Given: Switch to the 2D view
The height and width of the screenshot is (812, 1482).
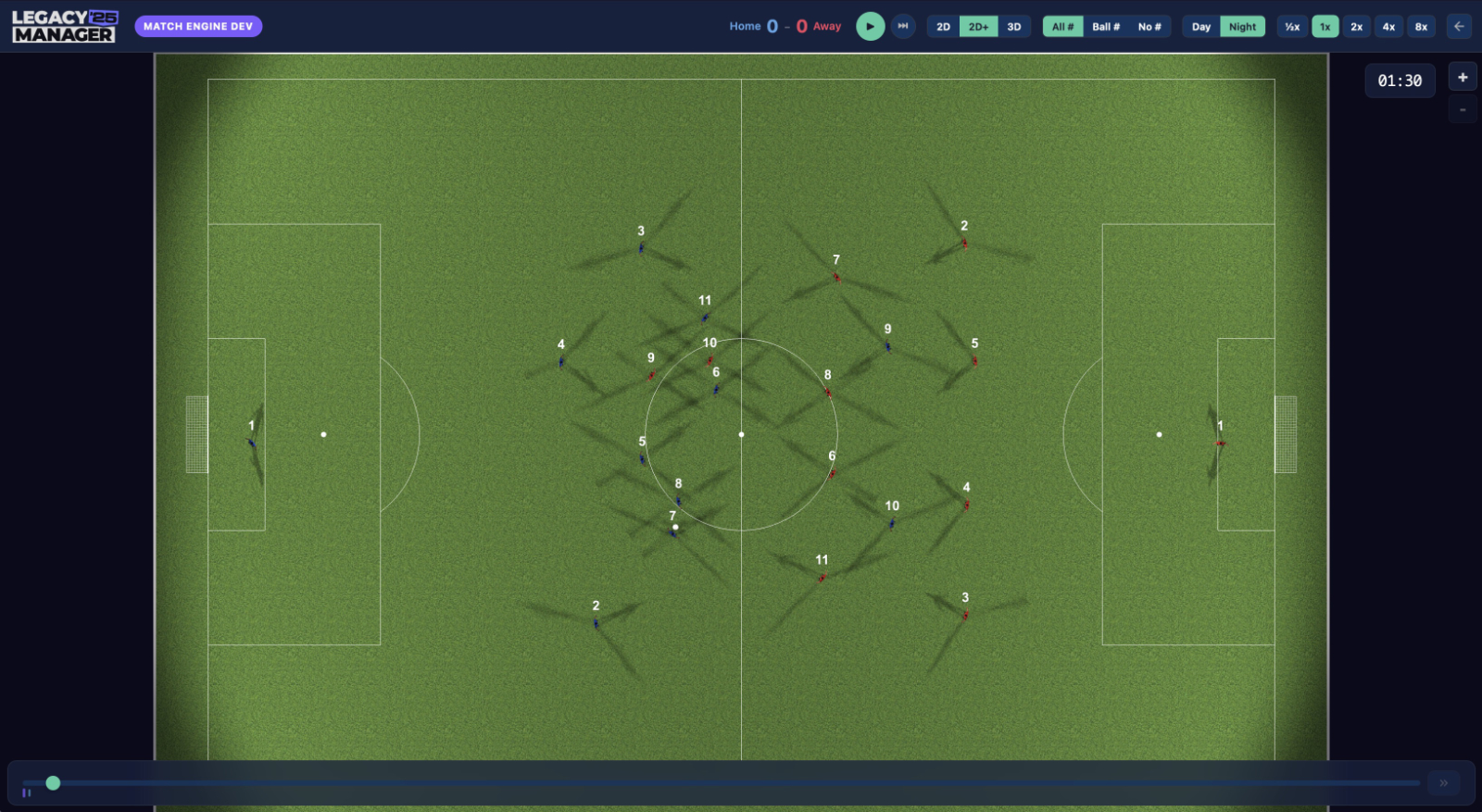Looking at the screenshot, I should [943, 27].
